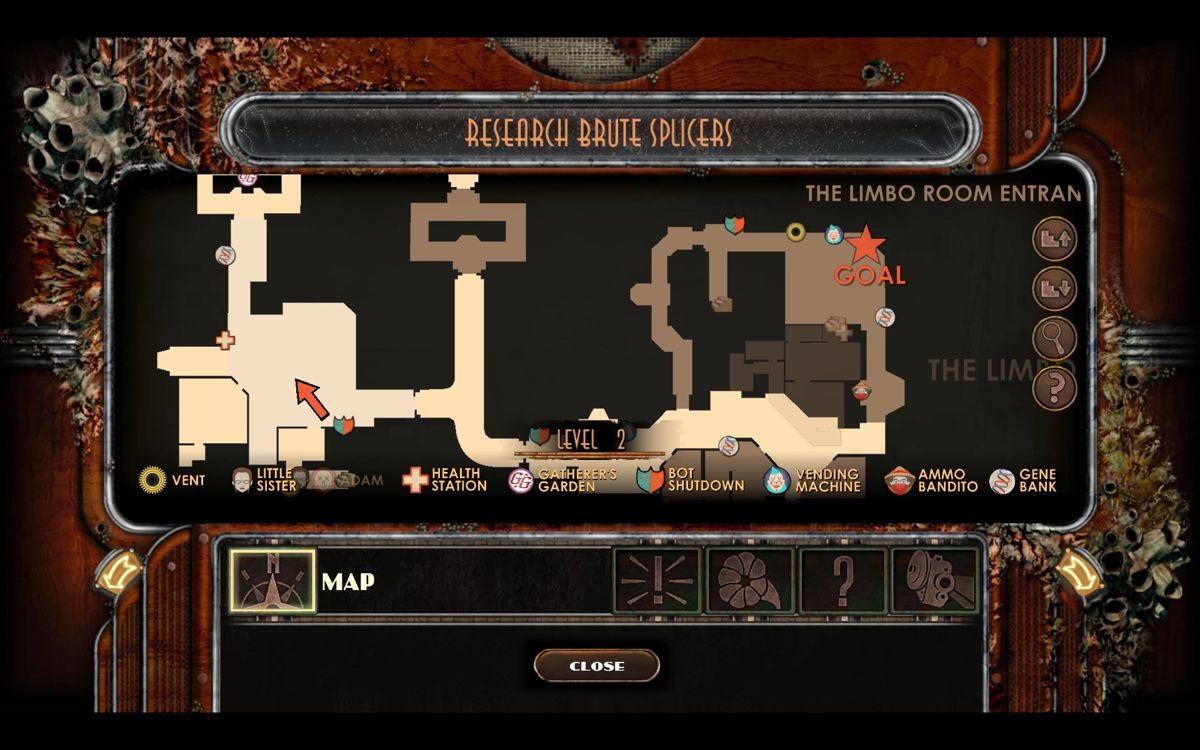Go up one map level
Image resolution: width=1200 pixels, height=750 pixels.
tap(1053, 240)
